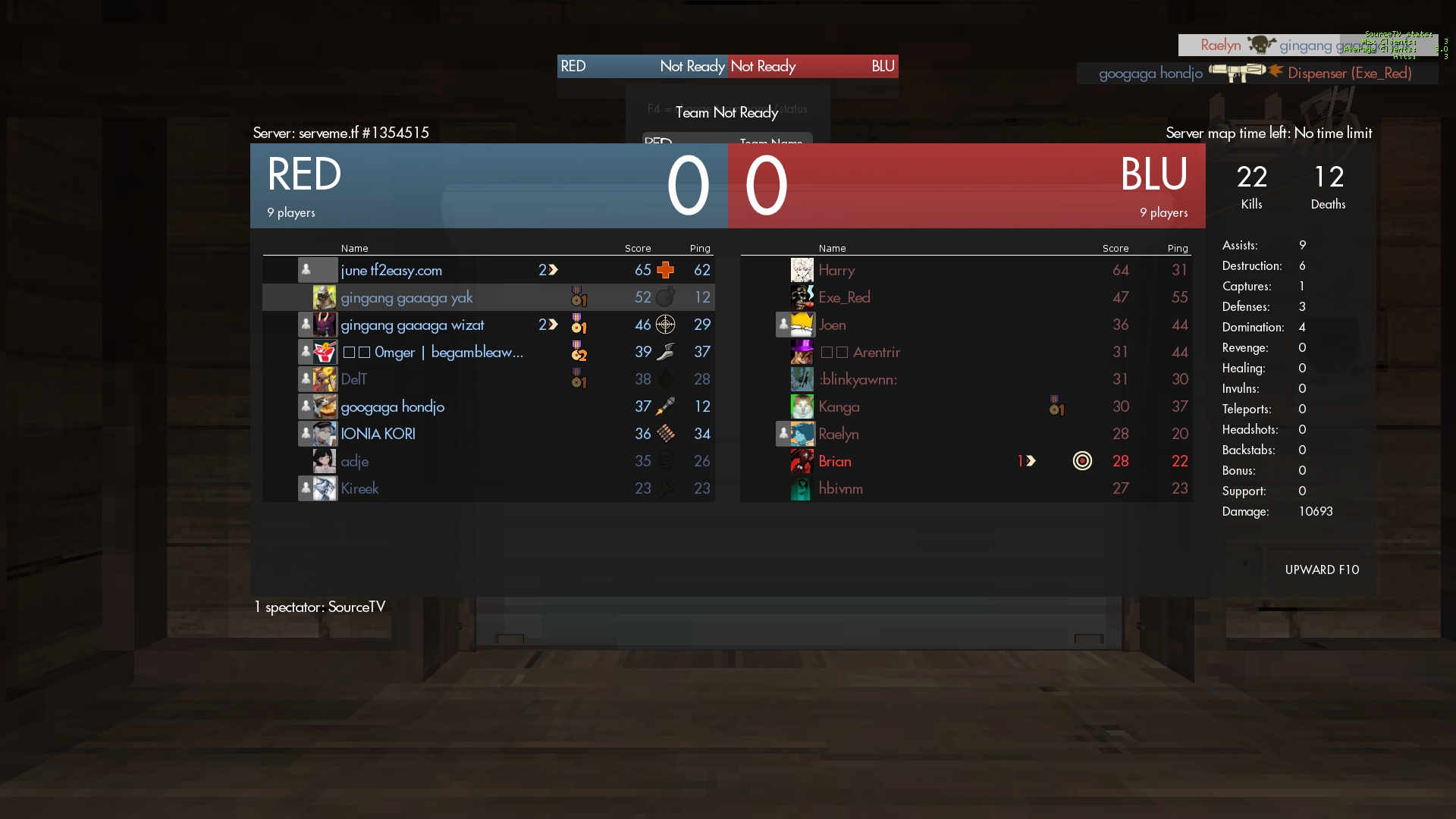Click the gingang gaaaga yak scoreboard row

click(406, 297)
